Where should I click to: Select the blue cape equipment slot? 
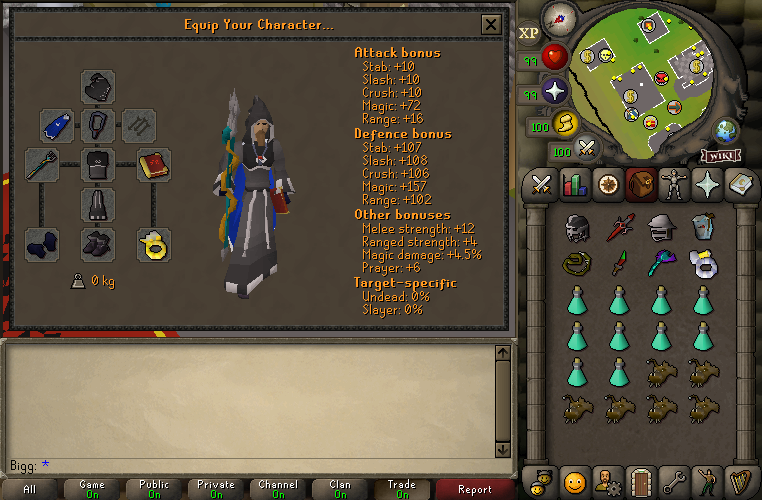click(x=57, y=125)
